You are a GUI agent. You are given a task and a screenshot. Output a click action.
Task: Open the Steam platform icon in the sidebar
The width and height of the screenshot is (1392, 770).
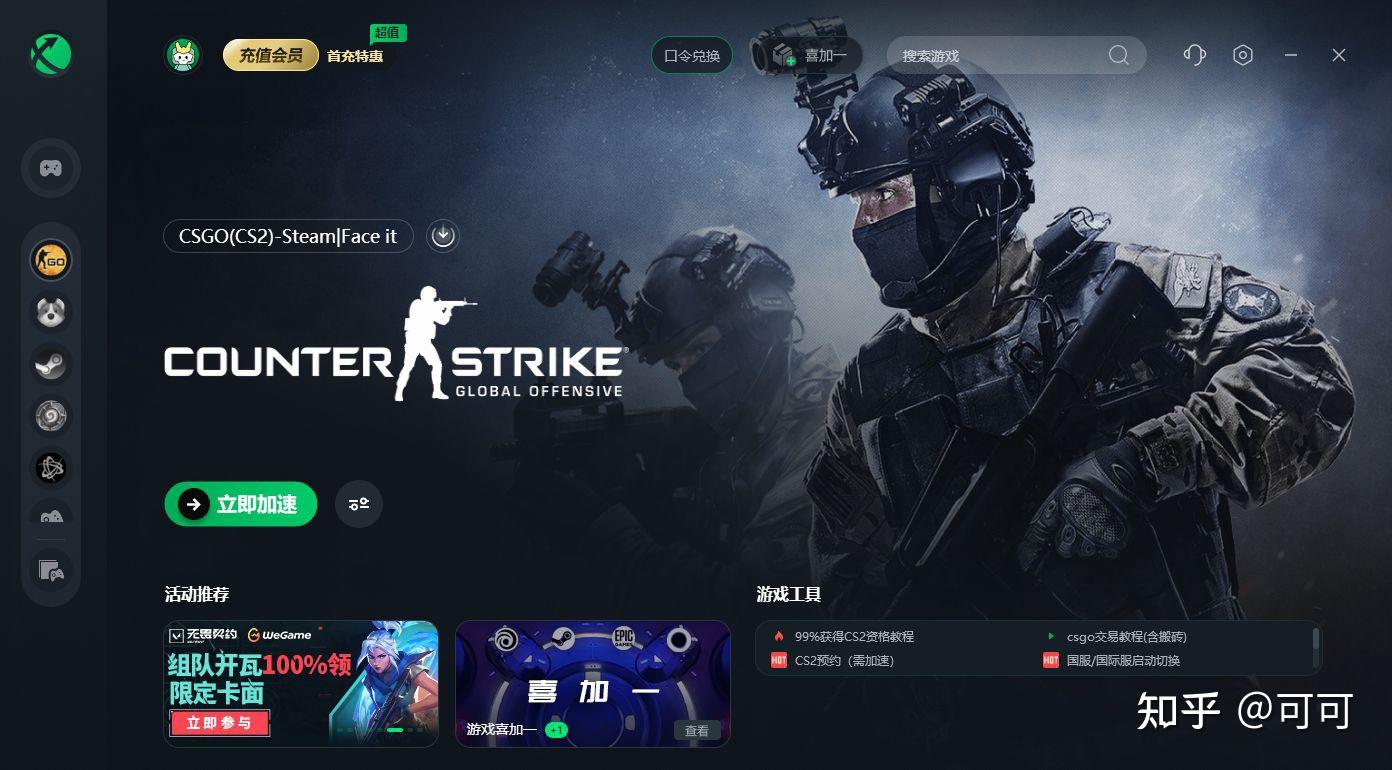[x=50, y=364]
